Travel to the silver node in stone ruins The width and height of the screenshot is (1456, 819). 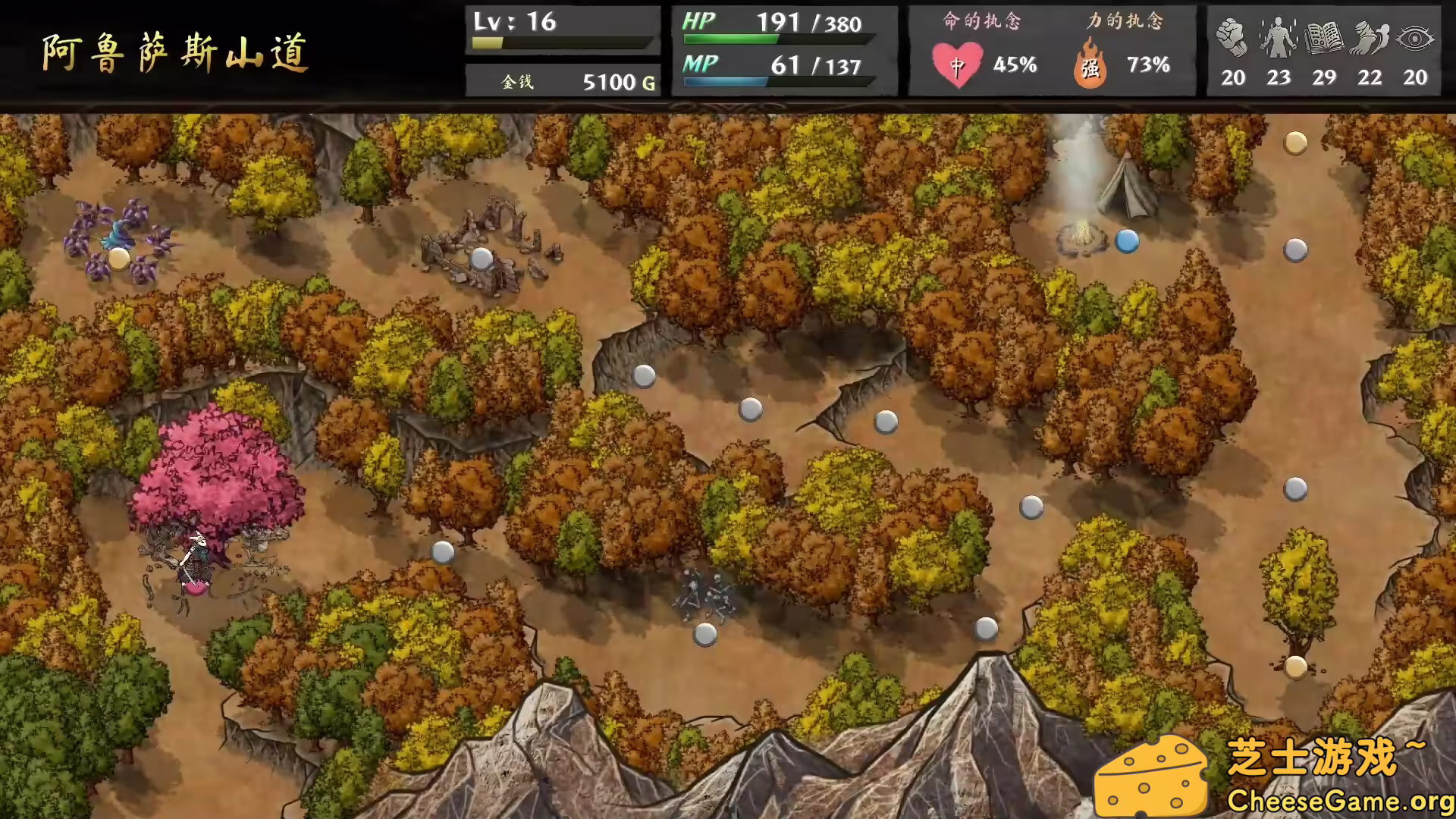pyautogui.click(x=482, y=259)
